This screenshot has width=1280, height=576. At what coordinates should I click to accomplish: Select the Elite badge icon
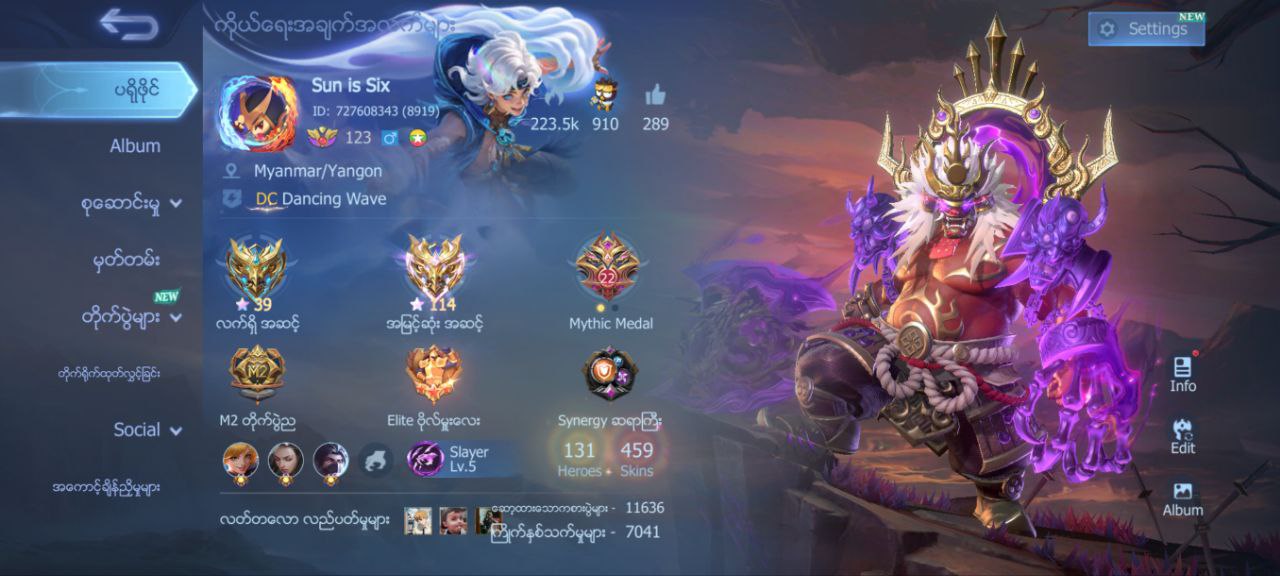pyautogui.click(x=434, y=373)
